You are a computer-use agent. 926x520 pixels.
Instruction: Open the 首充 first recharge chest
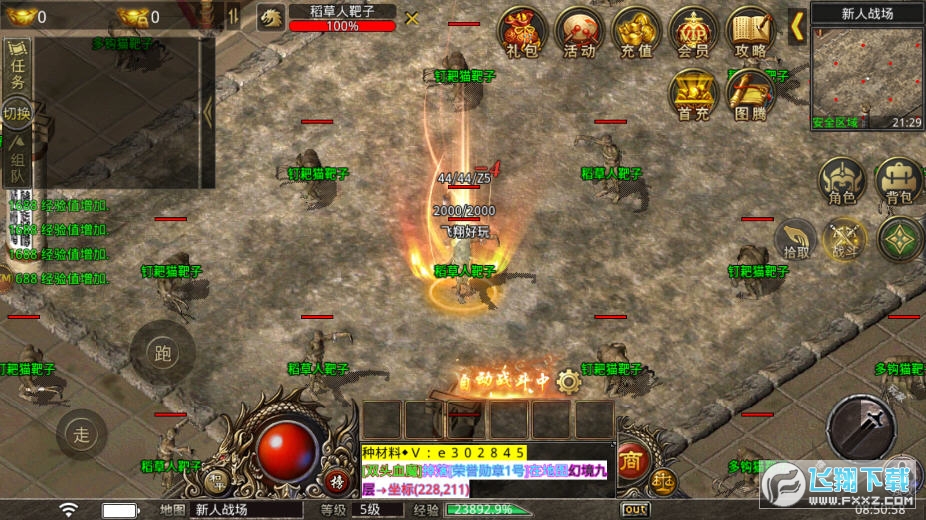click(x=693, y=96)
